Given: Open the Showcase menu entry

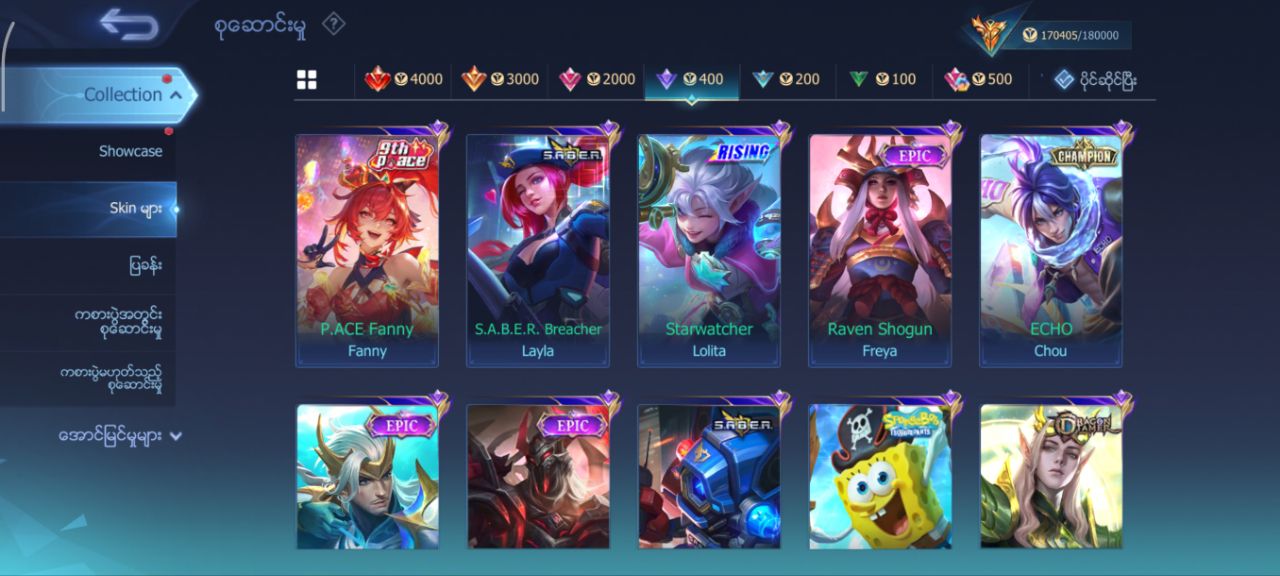Looking at the screenshot, I should pos(130,151).
